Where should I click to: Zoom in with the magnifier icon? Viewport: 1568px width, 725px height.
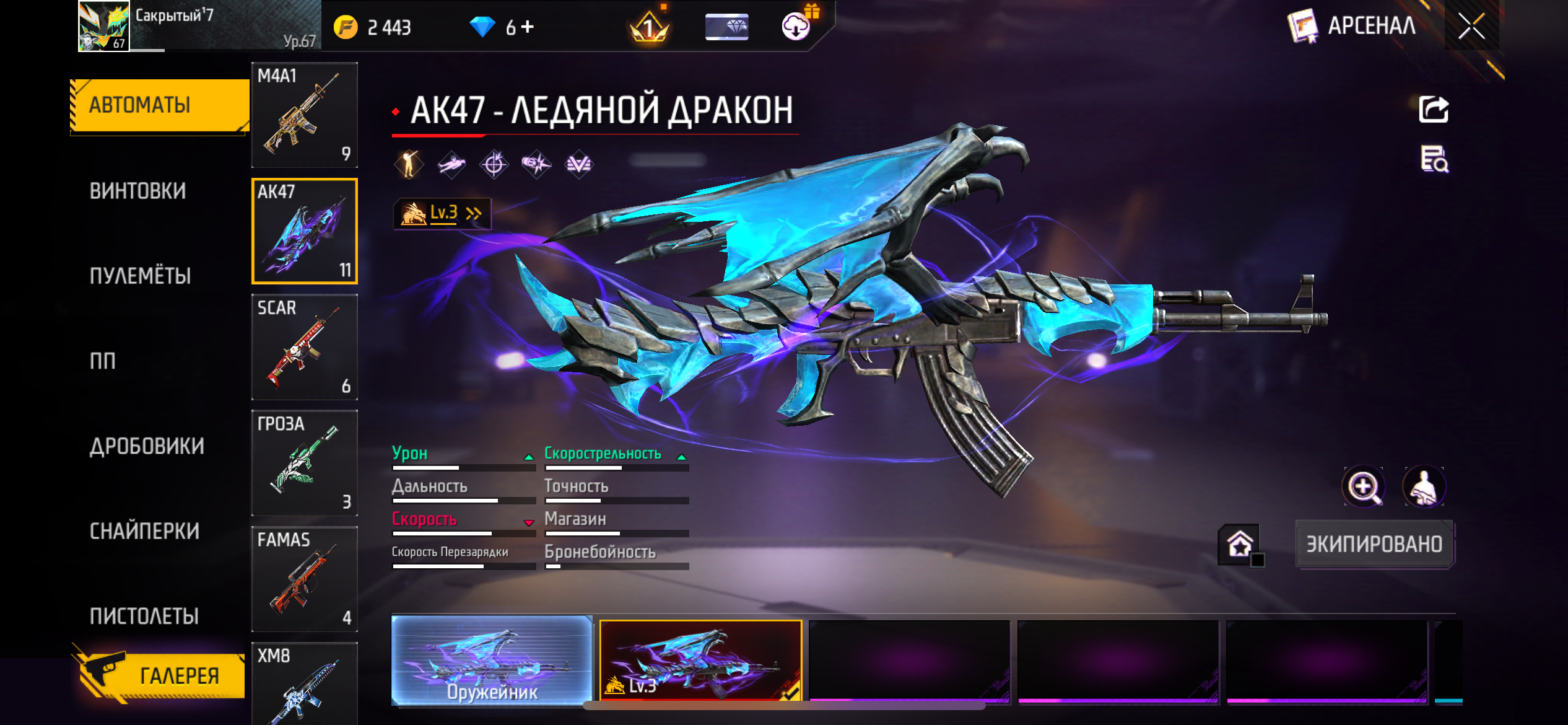pos(1363,487)
